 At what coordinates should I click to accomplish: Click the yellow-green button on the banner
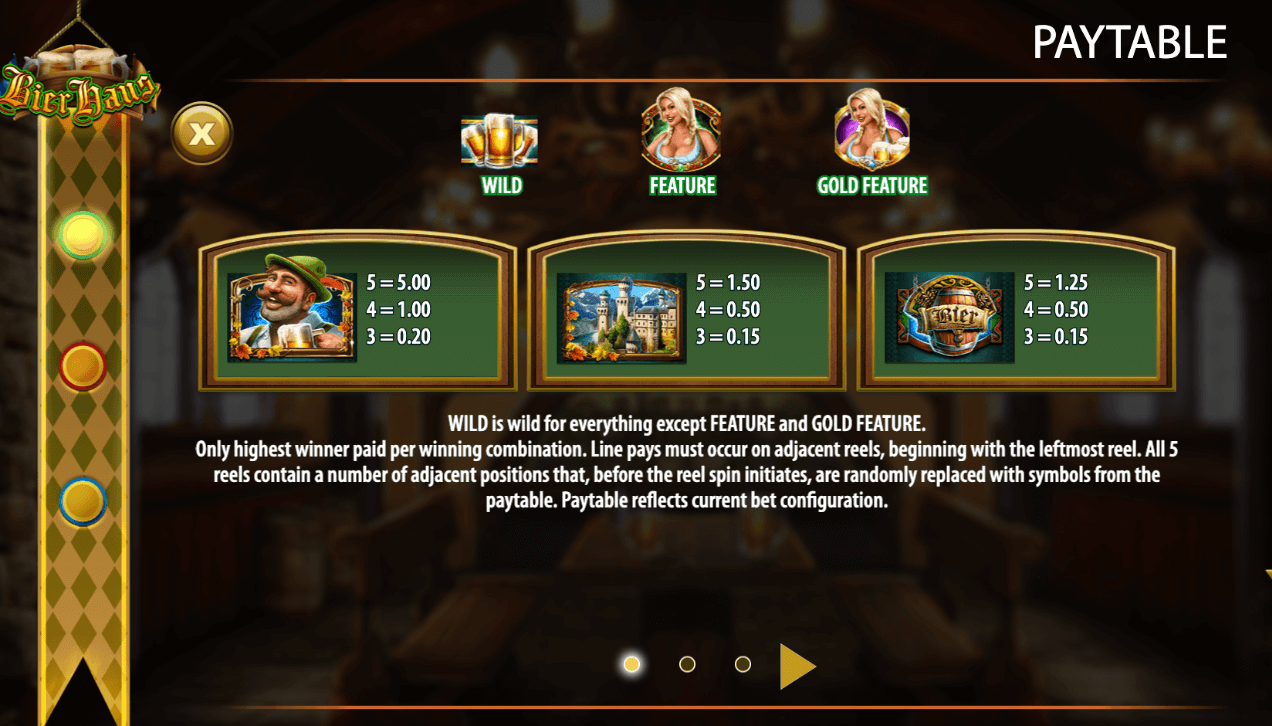[83, 235]
